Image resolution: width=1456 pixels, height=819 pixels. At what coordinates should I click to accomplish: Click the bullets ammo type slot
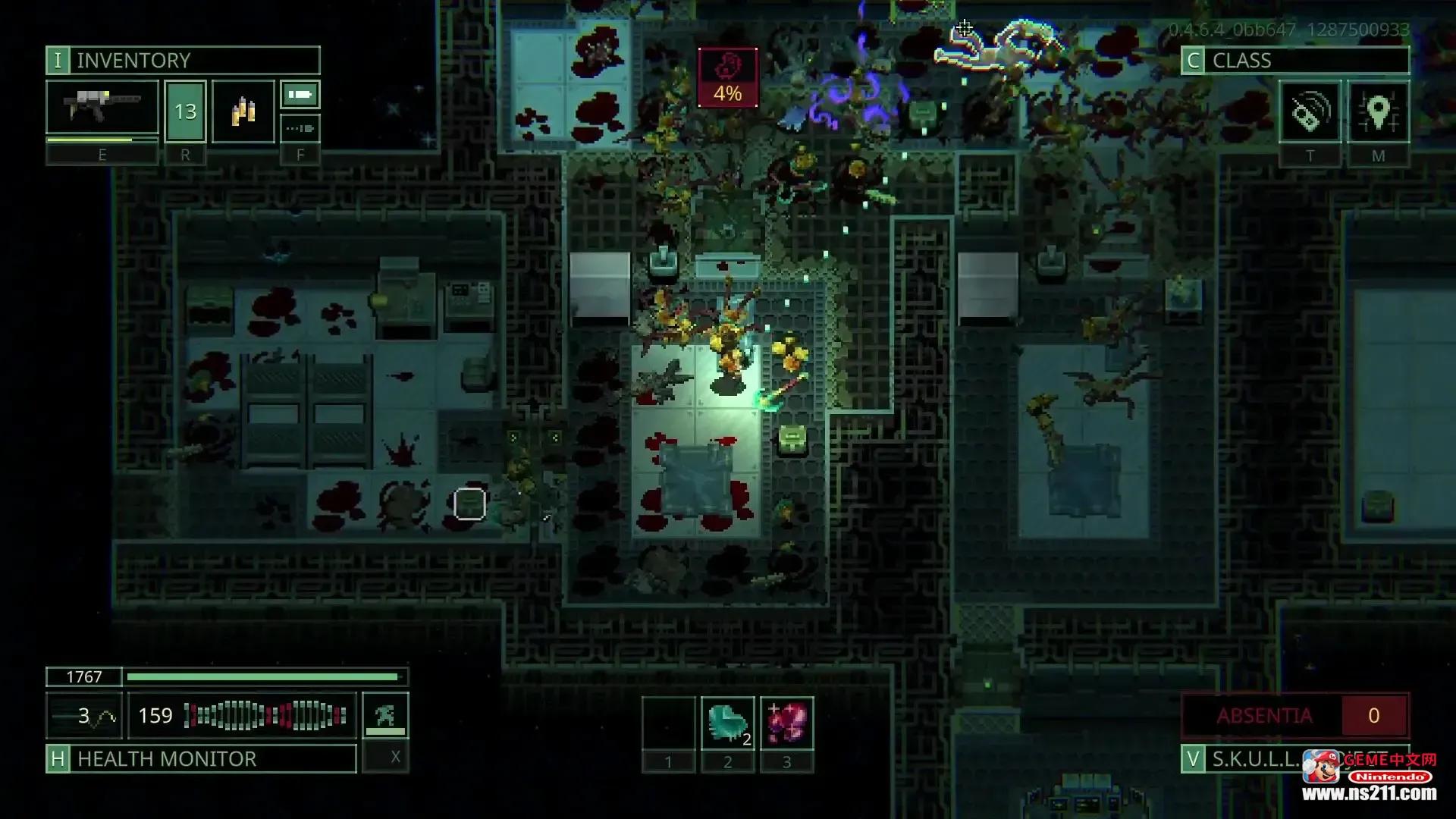point(243,111)
